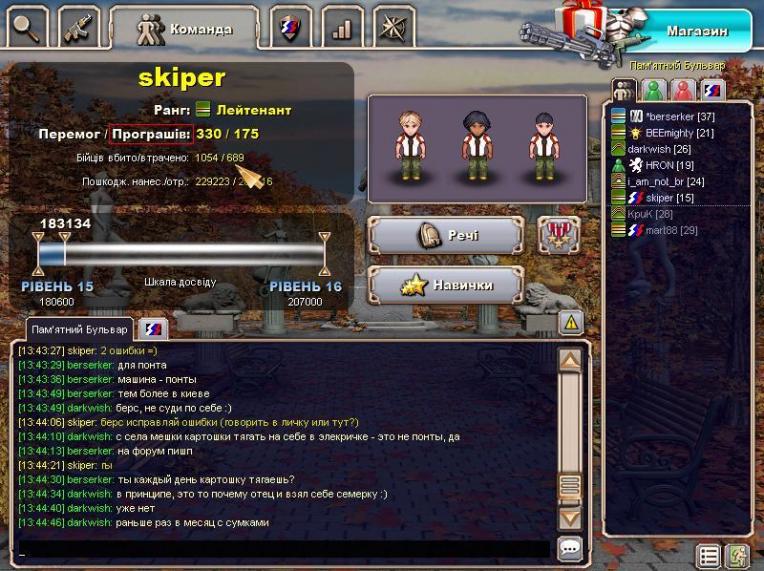Open the Пам'ятний Бульвар chat tab
The height and width of the screenshot is (571, 764).
[80, 329]
